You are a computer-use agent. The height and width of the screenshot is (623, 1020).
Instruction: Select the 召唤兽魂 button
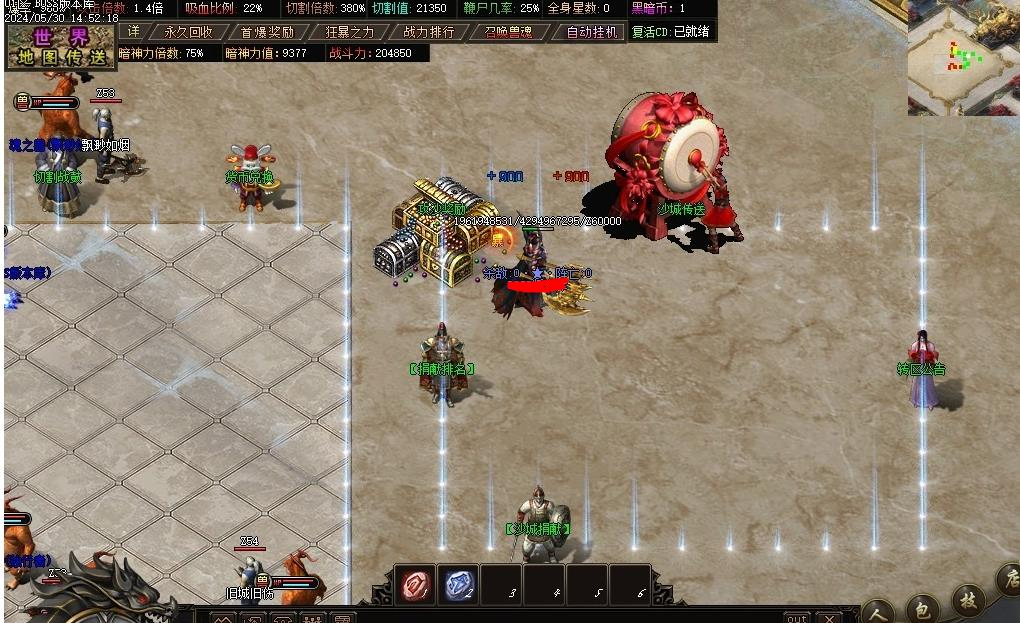pyautogui.click(x=509, y=32)
